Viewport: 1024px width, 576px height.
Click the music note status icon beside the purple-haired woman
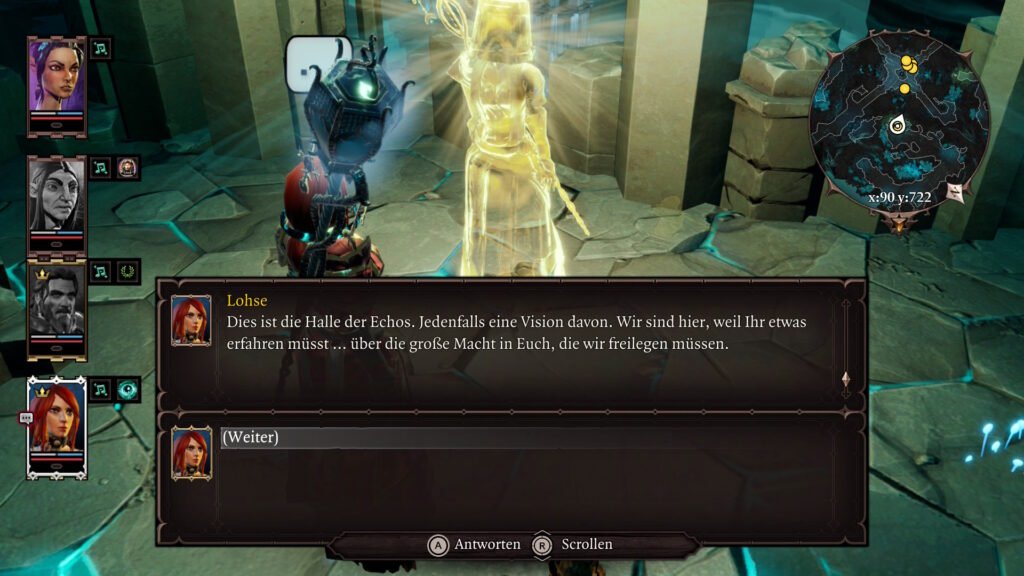tap(101, 48)
